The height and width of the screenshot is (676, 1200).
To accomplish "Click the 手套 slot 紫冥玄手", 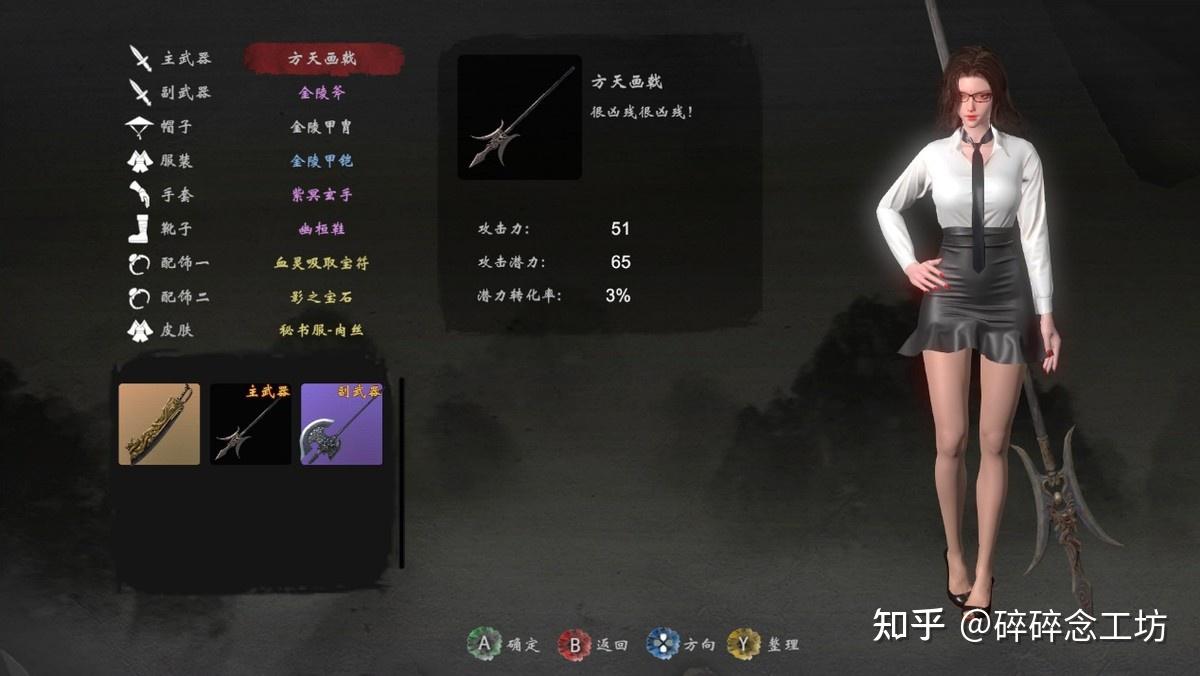I will coord(322,195).
